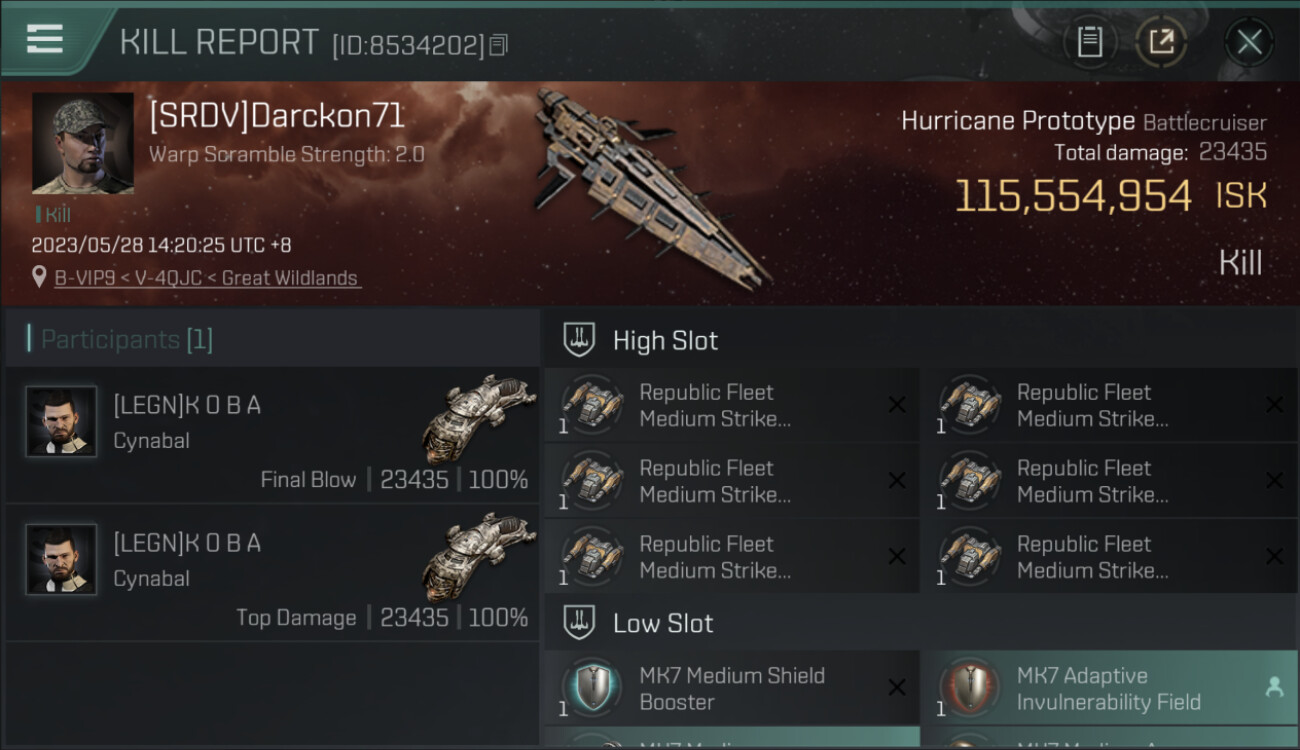
Task: Select MK7 Adaptive Invulnerability Field module
Action: coord(1108,688)
